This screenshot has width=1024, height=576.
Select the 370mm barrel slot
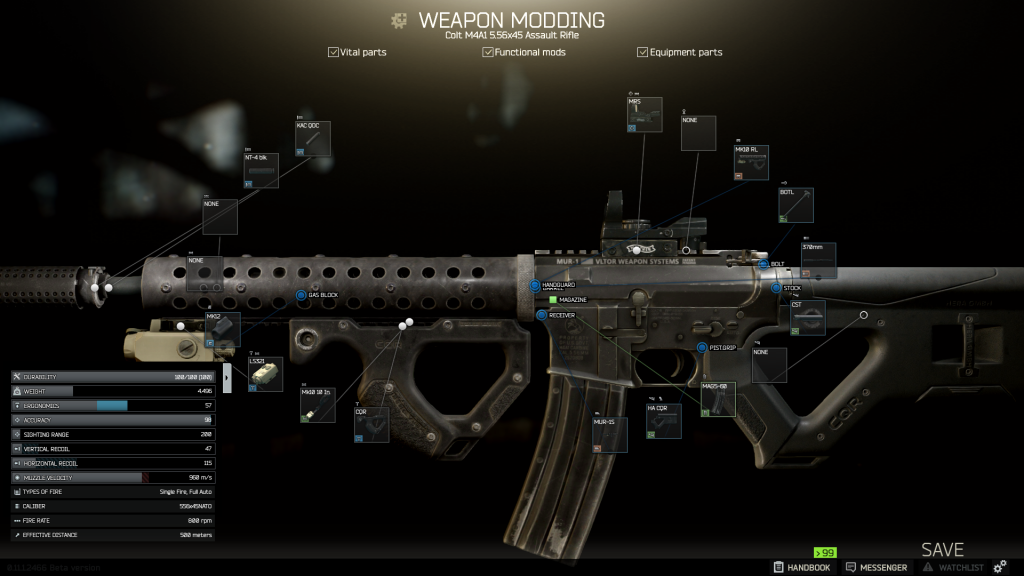coord(818,260)
